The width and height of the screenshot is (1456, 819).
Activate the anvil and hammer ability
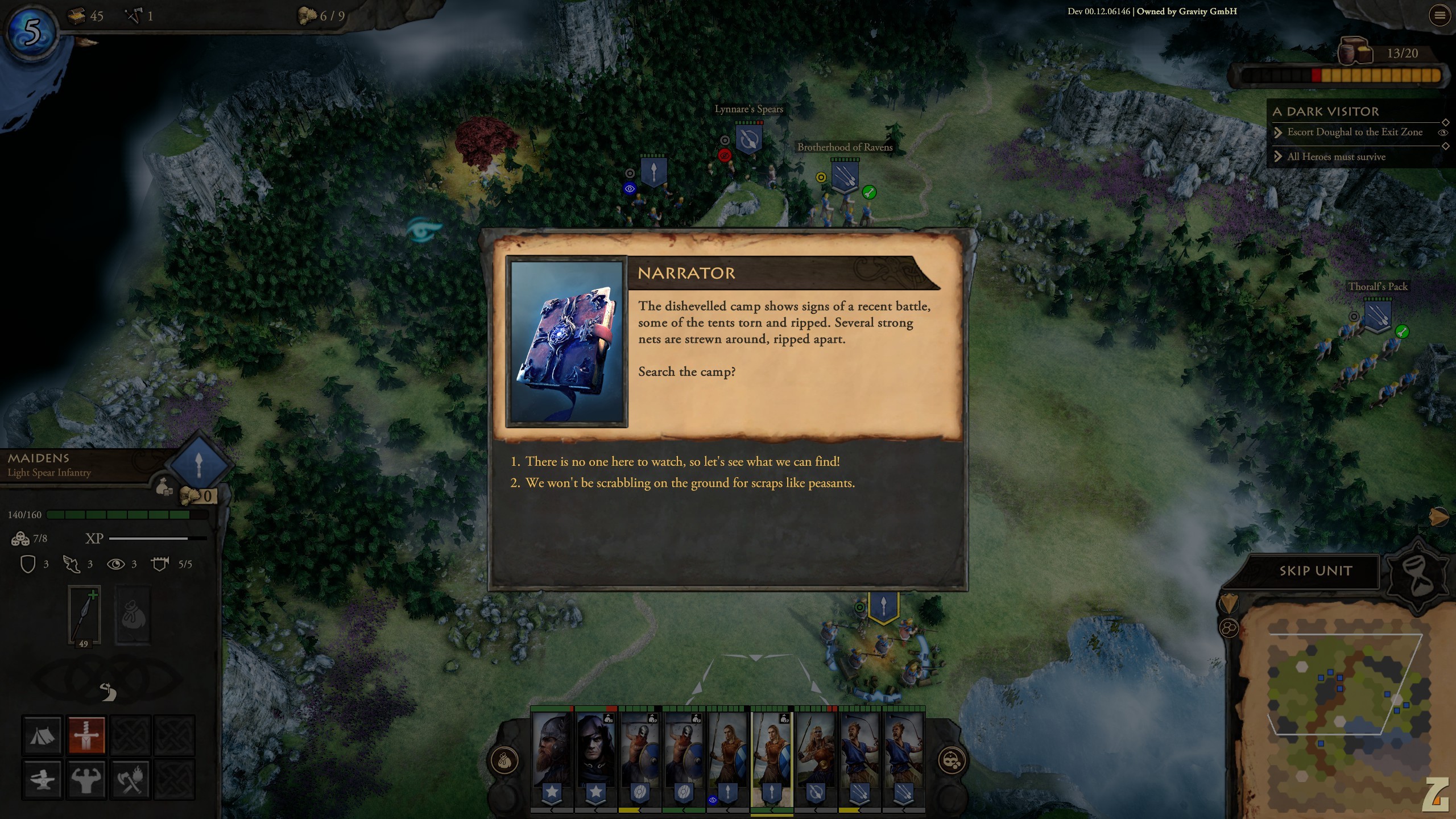pyautogui.click(x=42, y=779)
